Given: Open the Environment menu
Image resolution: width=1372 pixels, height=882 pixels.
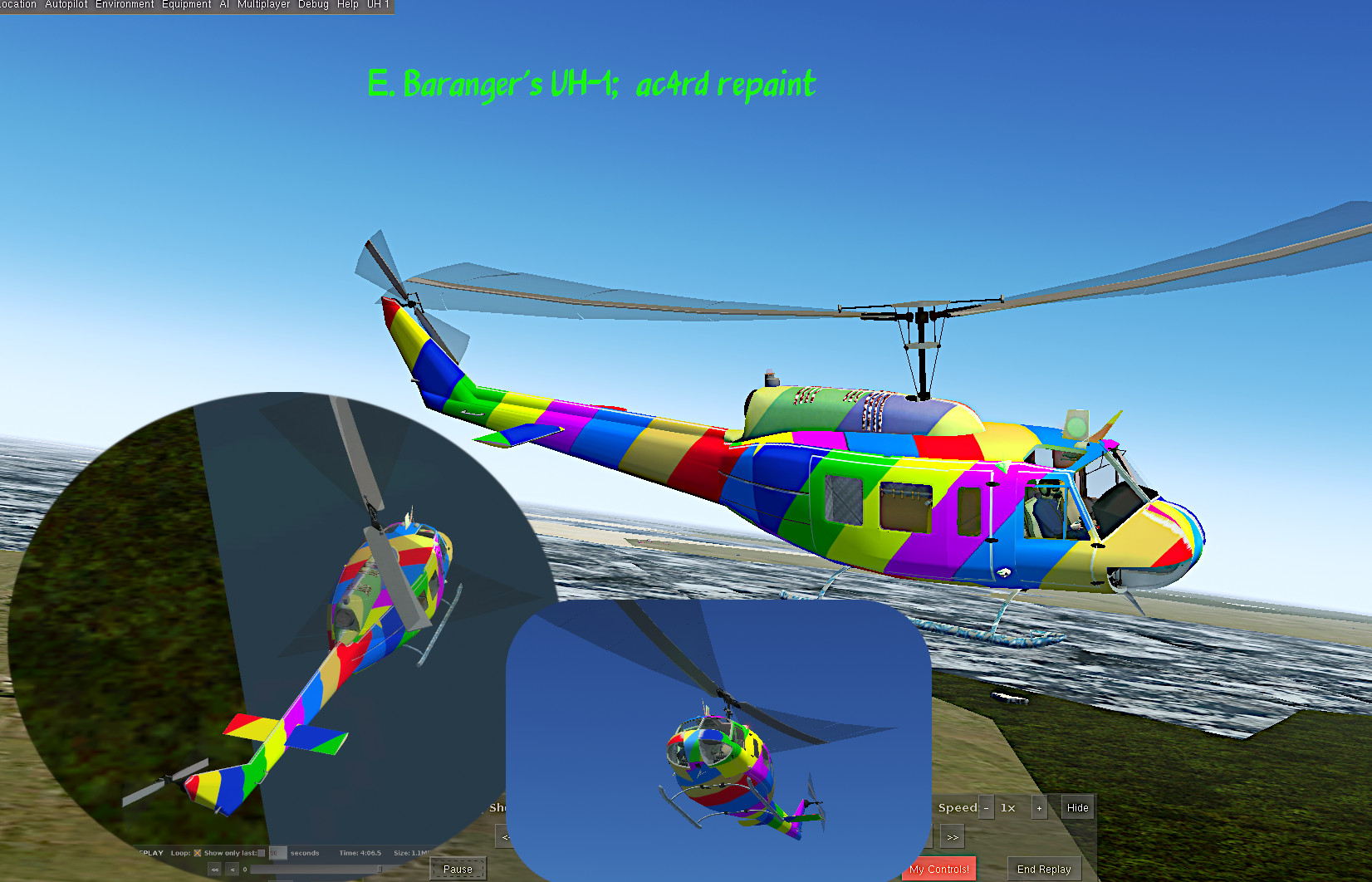Looking at the screenshot, I should click(x=125, y=4).
